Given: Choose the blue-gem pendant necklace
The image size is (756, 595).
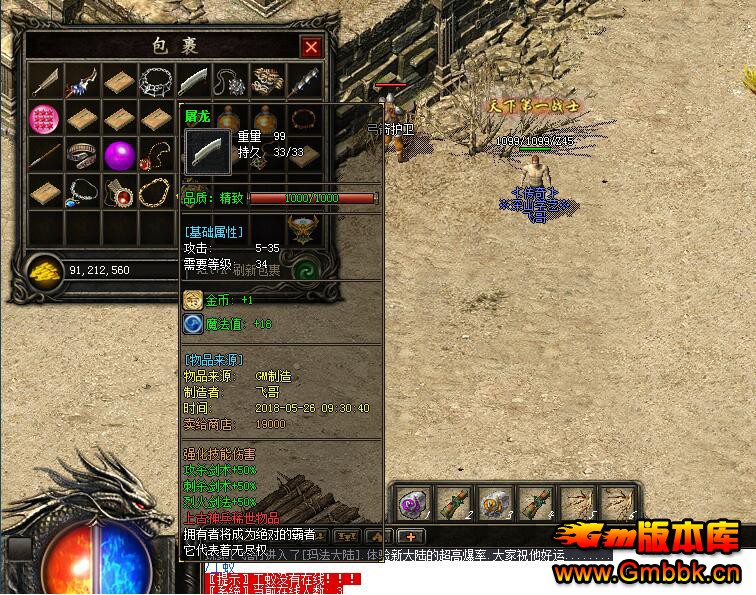Looking at the screenshot, I should (83, 191).
